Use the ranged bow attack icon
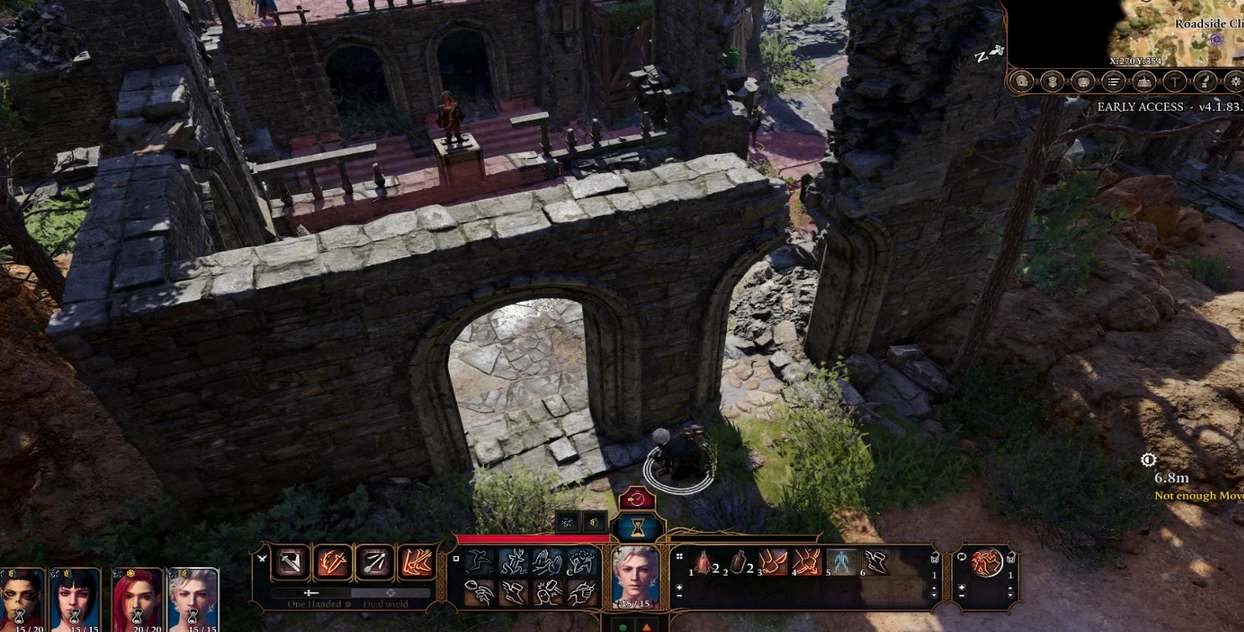This screenshot has height=632, width=1244. pos(375,563)
